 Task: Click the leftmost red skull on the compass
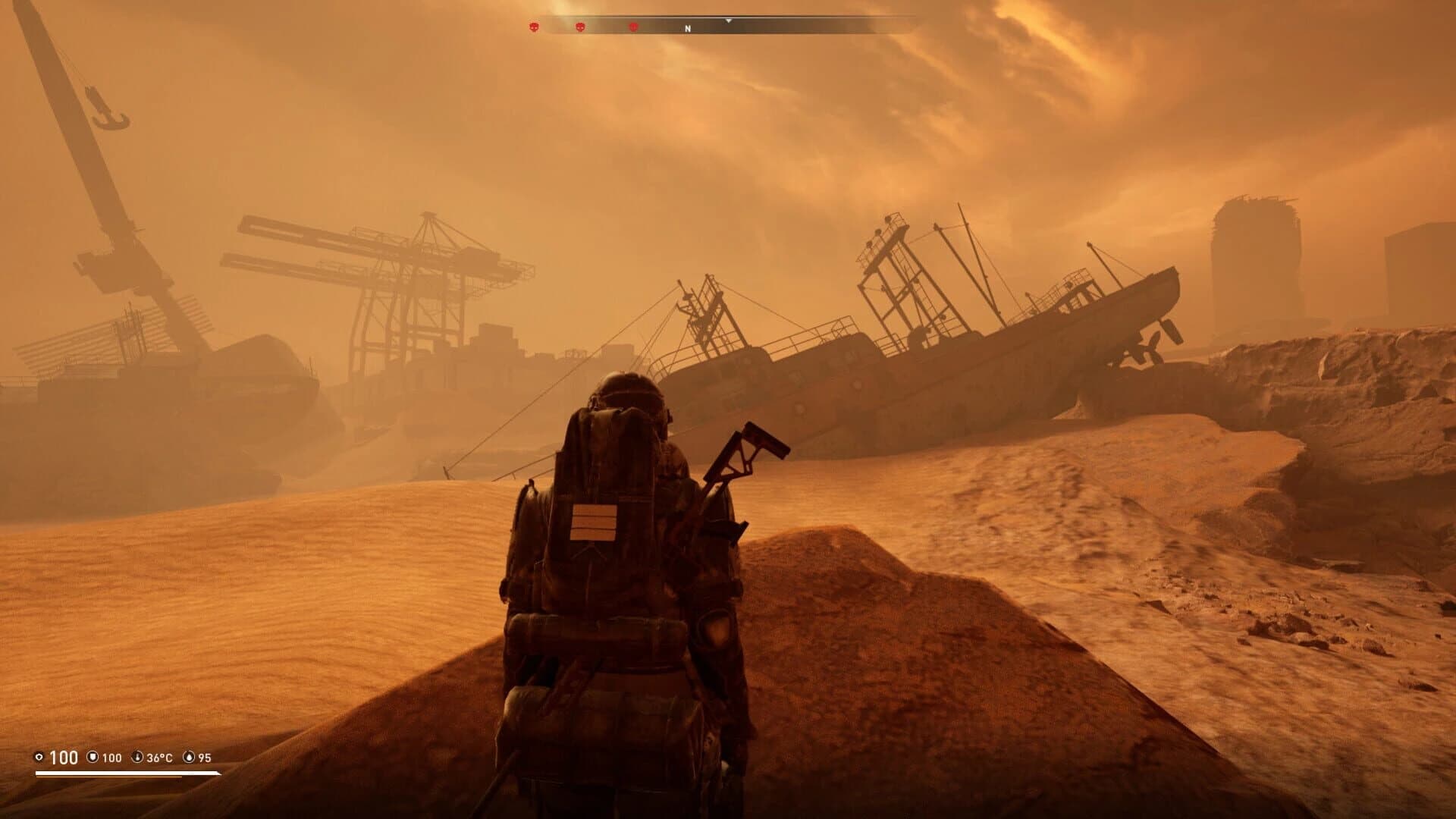(x=533, y=27)
